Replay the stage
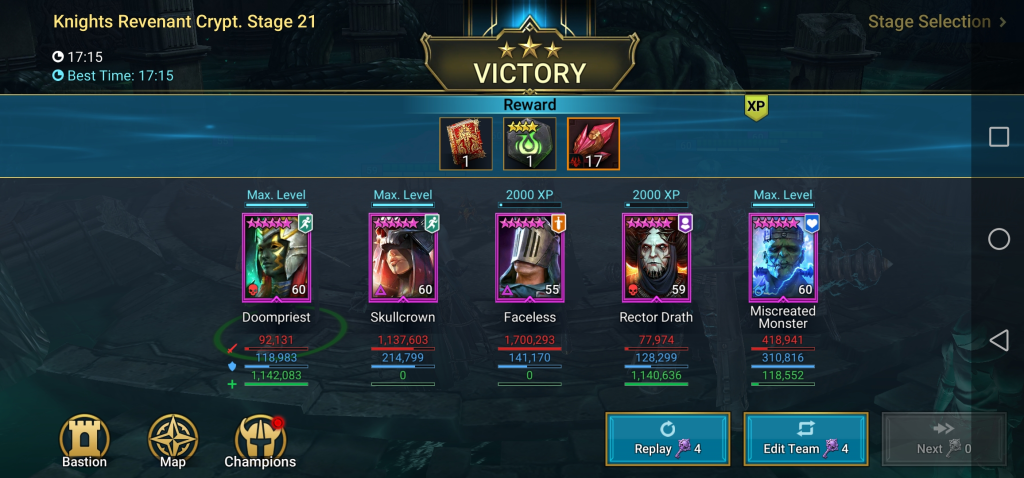The width and height of the screenshot is (1024, 478). tap(667, 438)
